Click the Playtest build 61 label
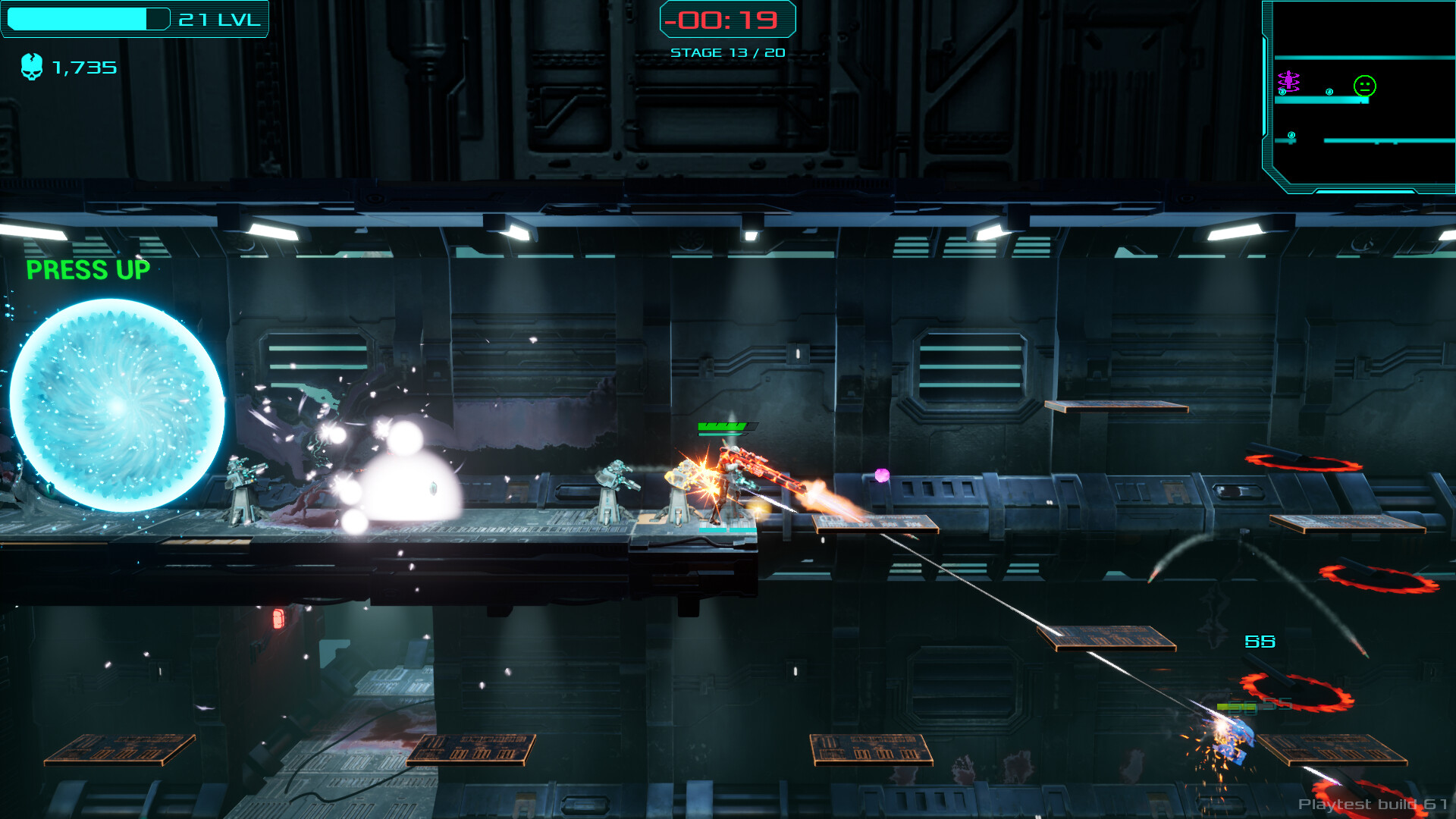The height and width of the screenshot is (819, 1456). (x=1374, y=804)
